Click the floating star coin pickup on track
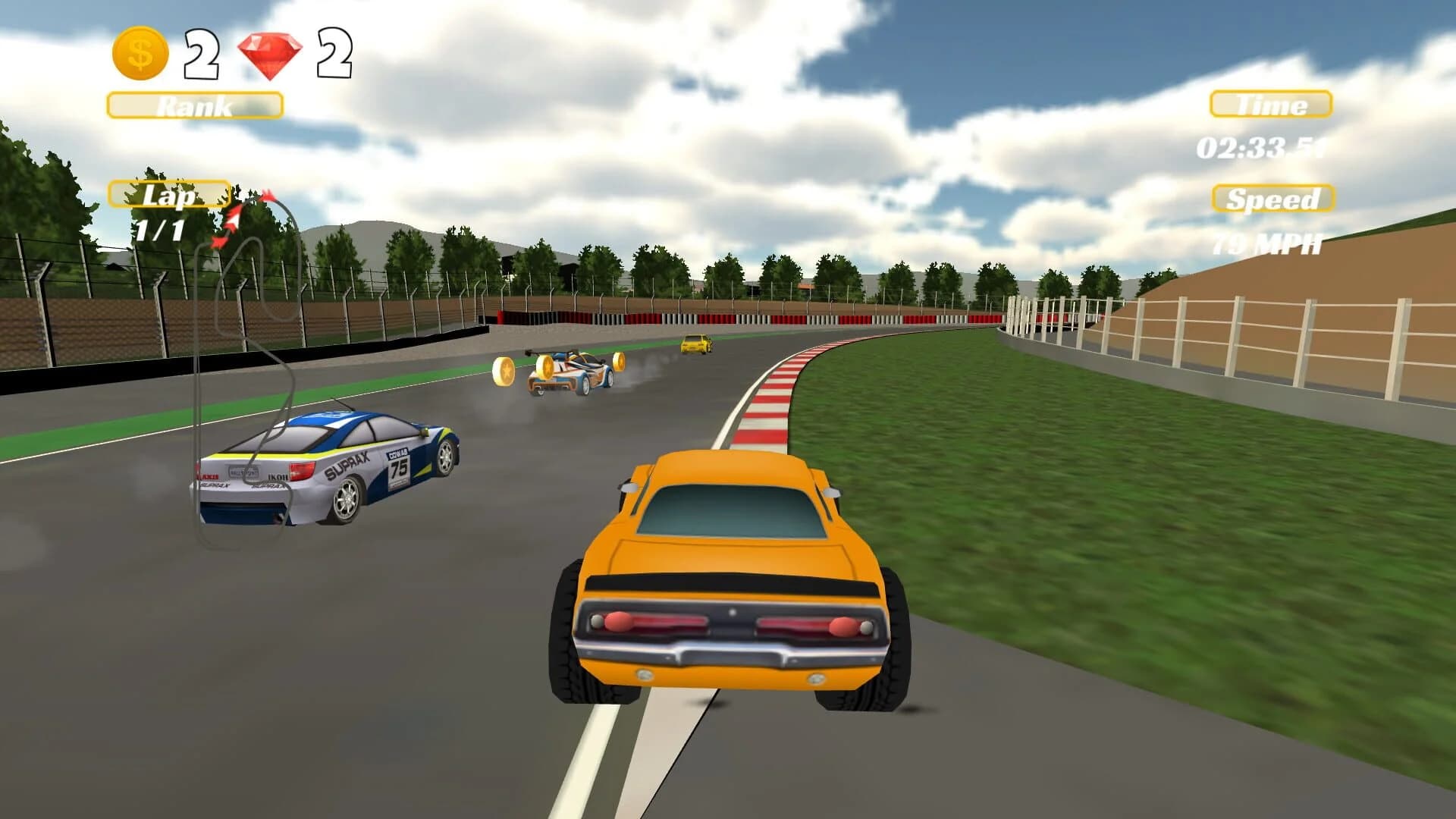 coord(548,367)
